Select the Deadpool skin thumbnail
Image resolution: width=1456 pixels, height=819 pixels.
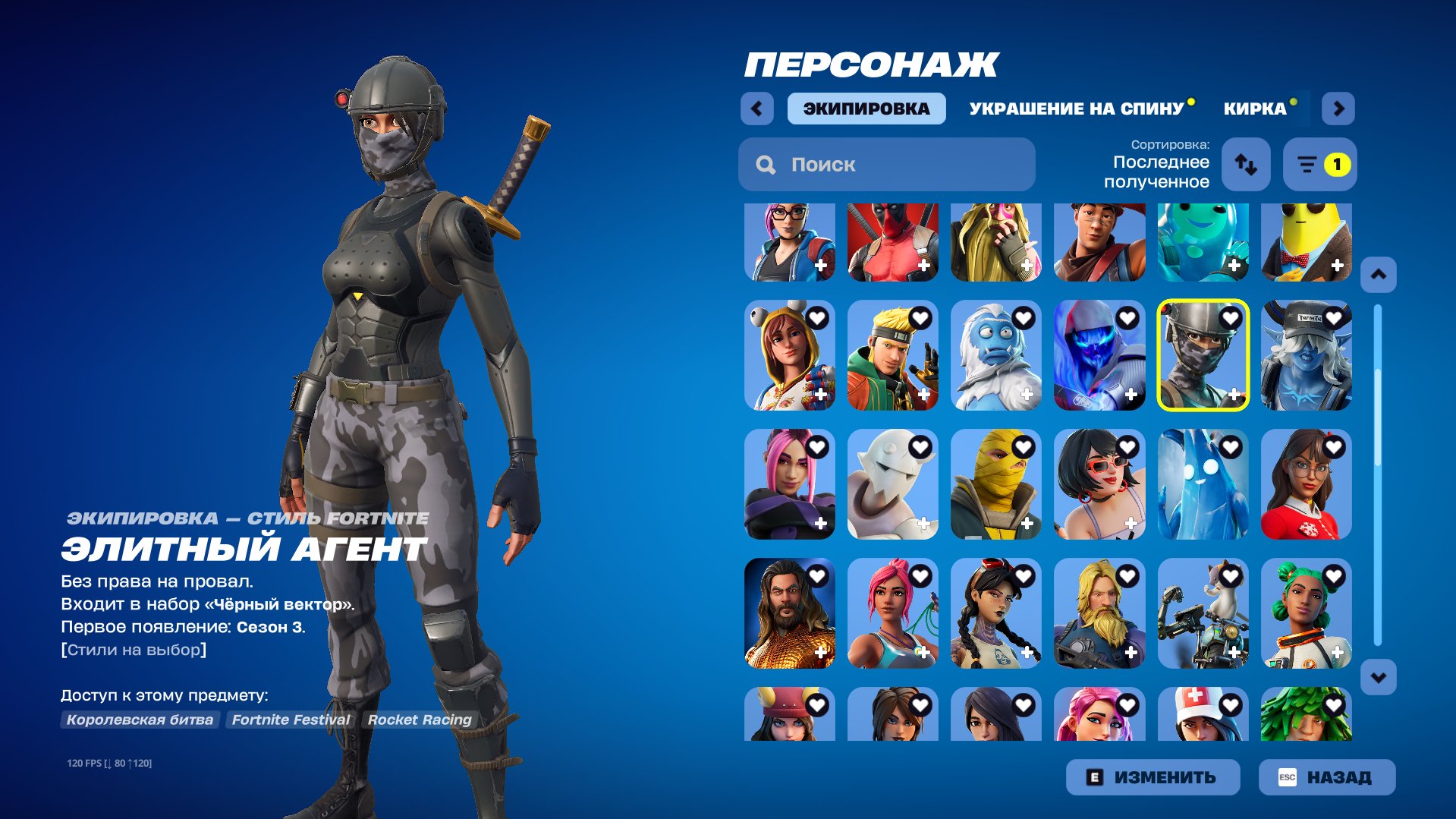pos(892,243)
